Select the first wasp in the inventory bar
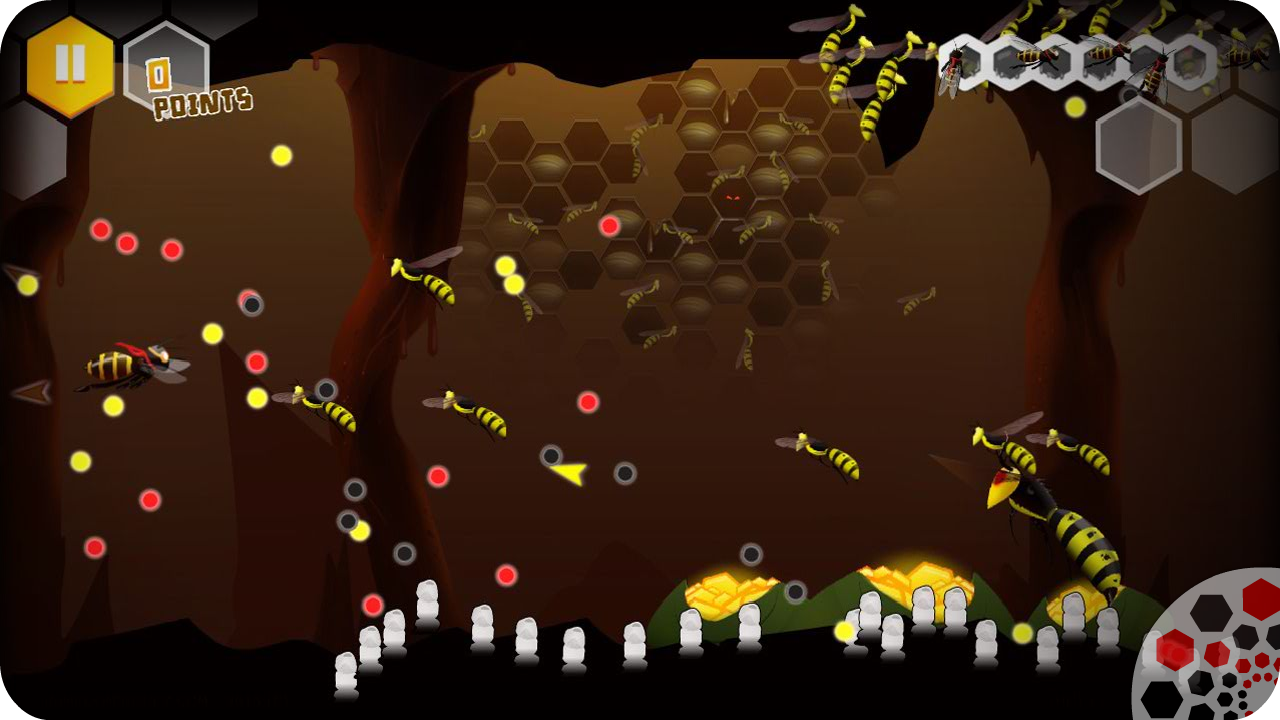Image resolution: width=1280 pixels, height=720 pixels. 953,65
